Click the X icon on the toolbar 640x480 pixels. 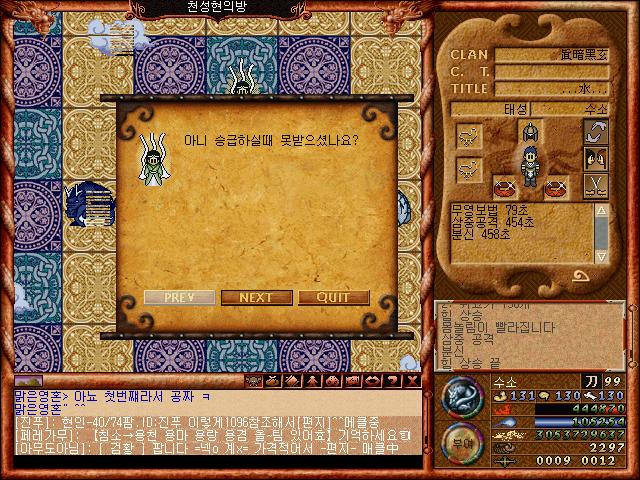pyautogui.click(x=412, y=381)
